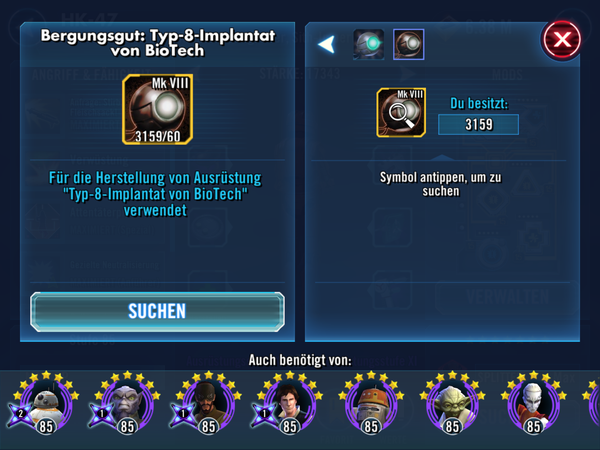Select the green-glowing gear breadcrumb icon
600x450 pixels.
369,44
